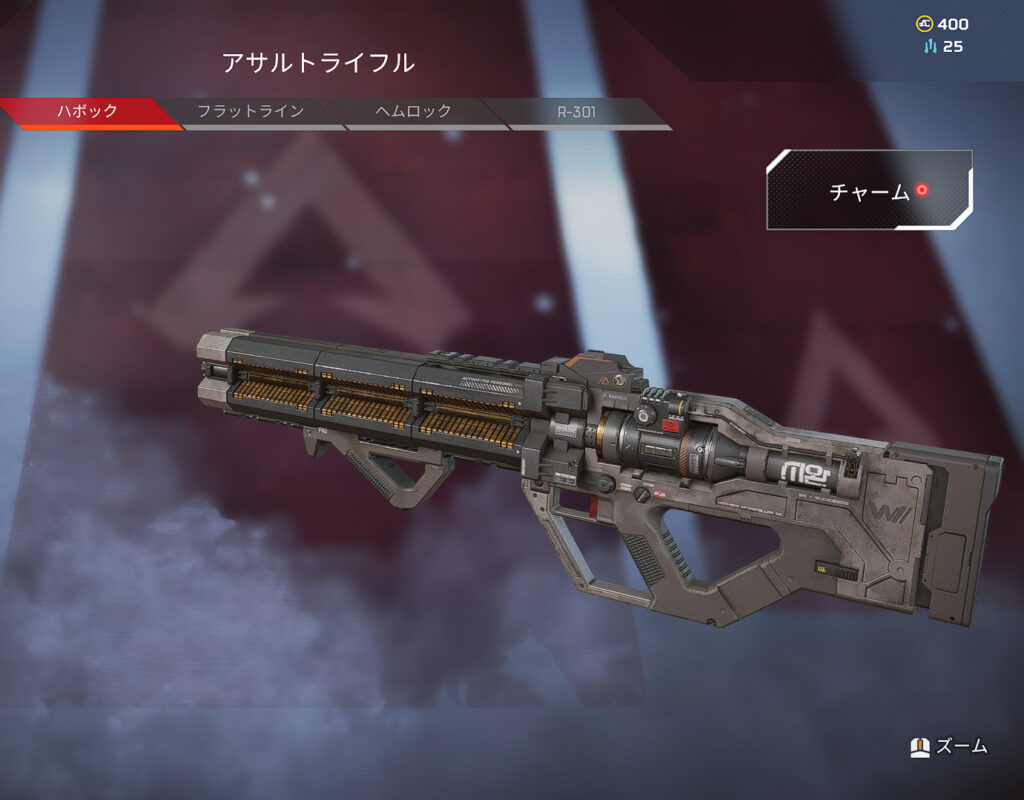Screen dimensions: 1024x800
Task: Select the フラットライン tab
Action: (x=250, y=112)
